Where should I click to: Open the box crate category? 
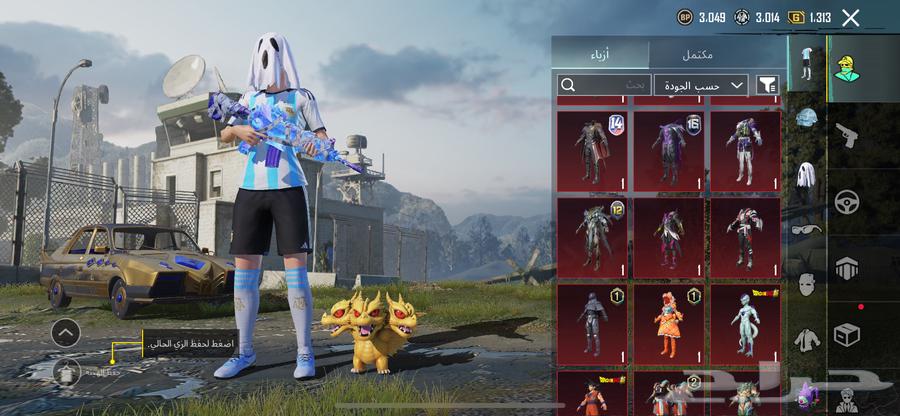[x=847, y=335]
